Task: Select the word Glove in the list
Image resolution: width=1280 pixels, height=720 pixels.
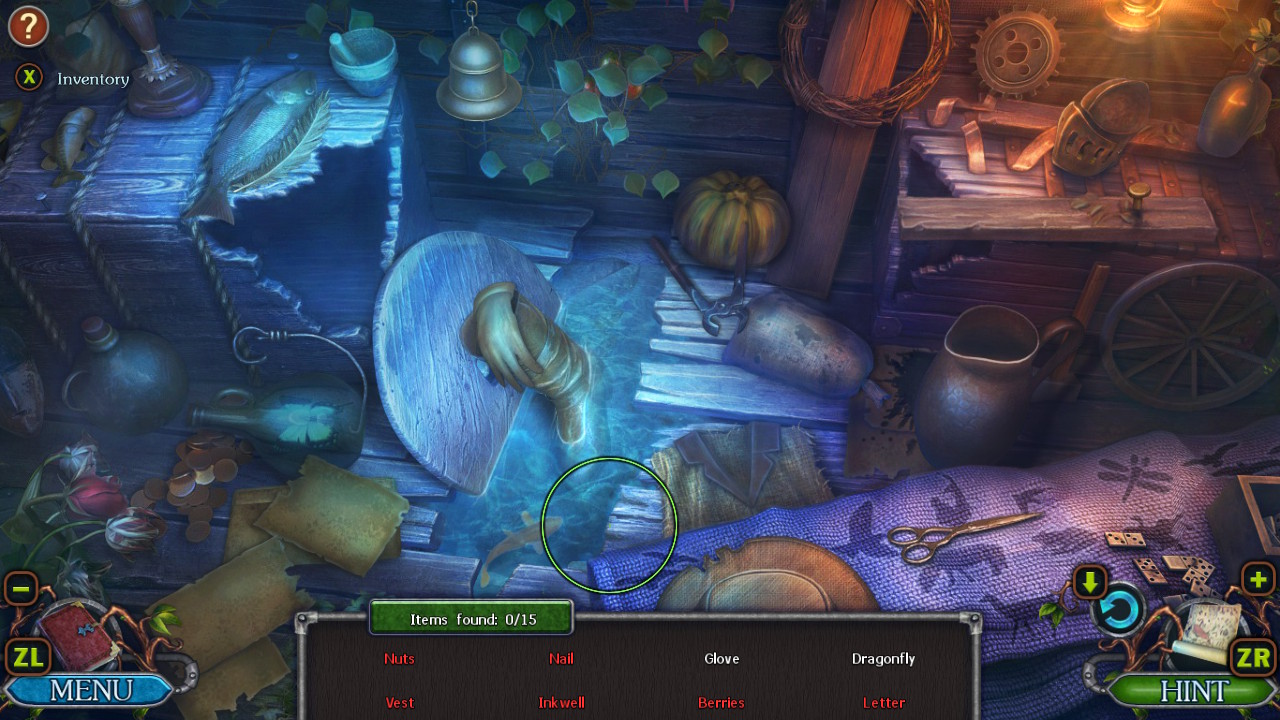Action: [721, 659]
